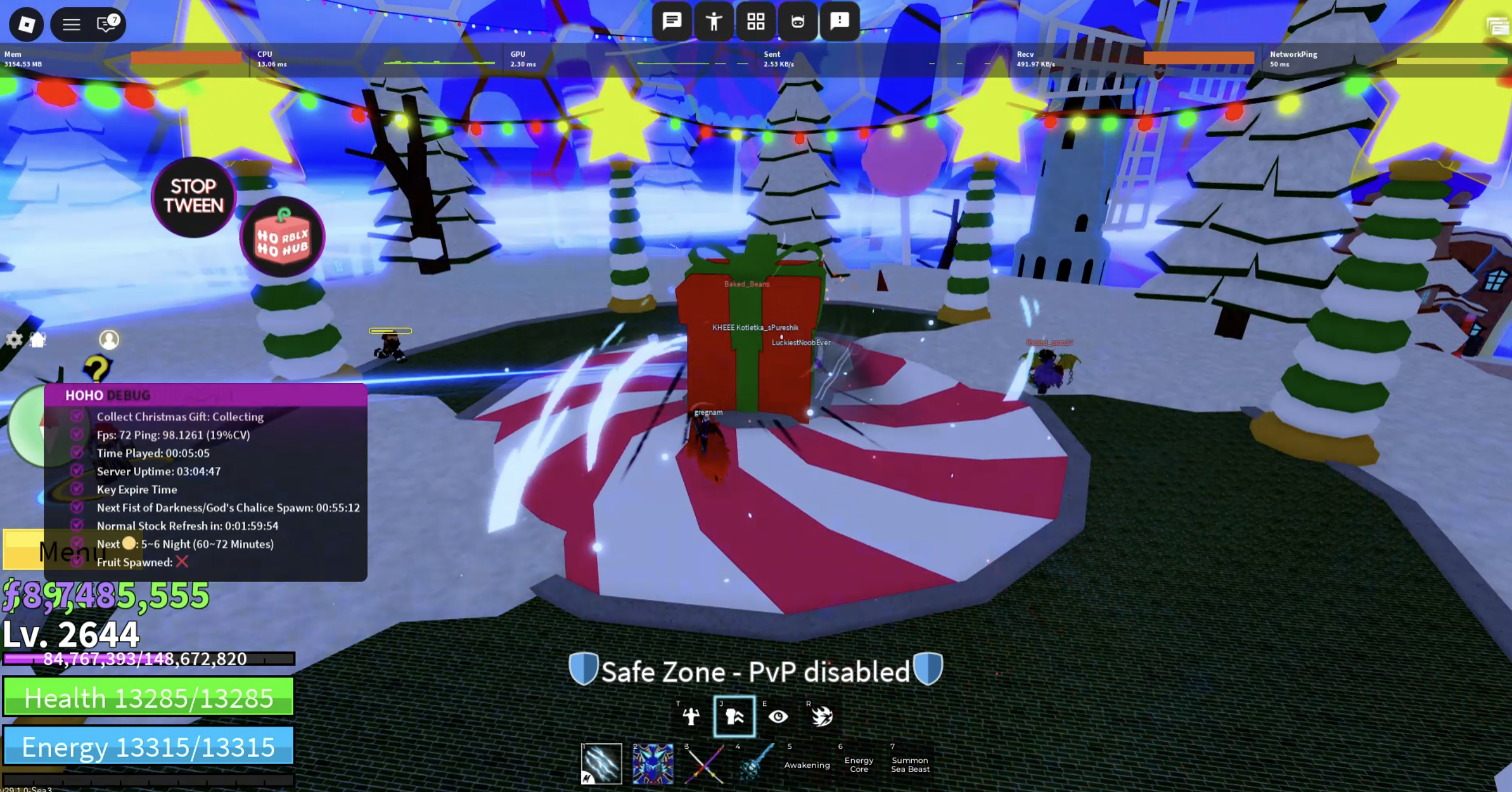1512x792 pixels.
Task: Activate the eye ability bound to E
Action: coord(779,716)
